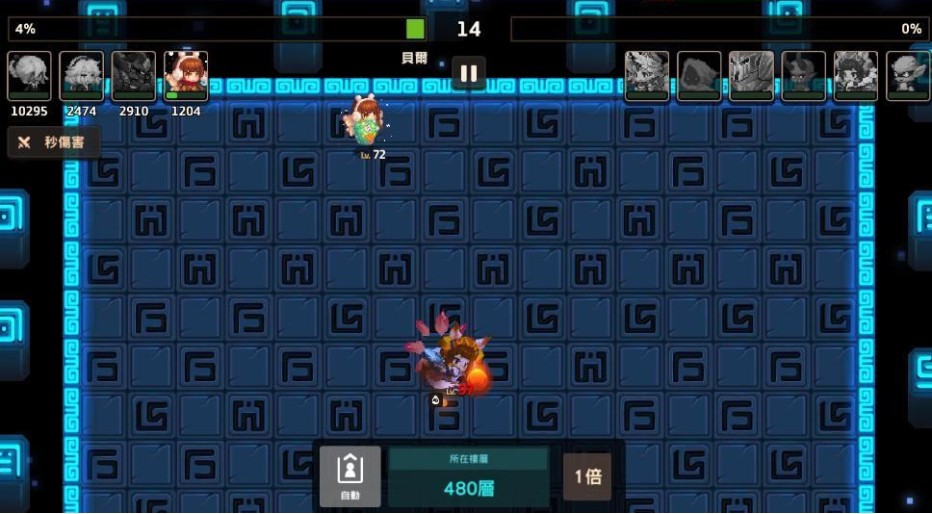This screenshot has width=932, height=514.
Task: Select the armored helmet enemy portrait
Action: click(x=751, y=76)
